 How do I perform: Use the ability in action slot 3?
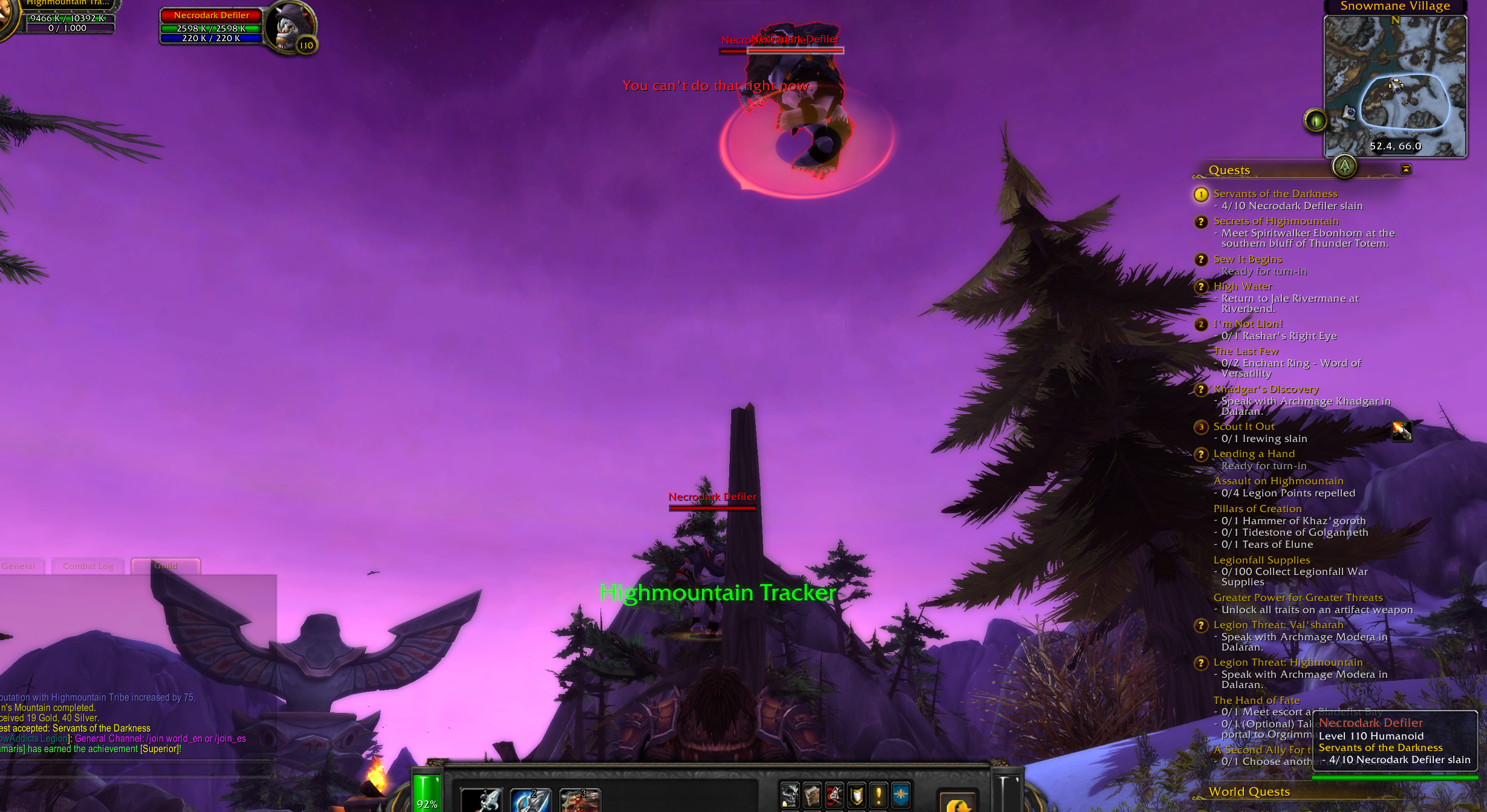[x=580, y=800]
